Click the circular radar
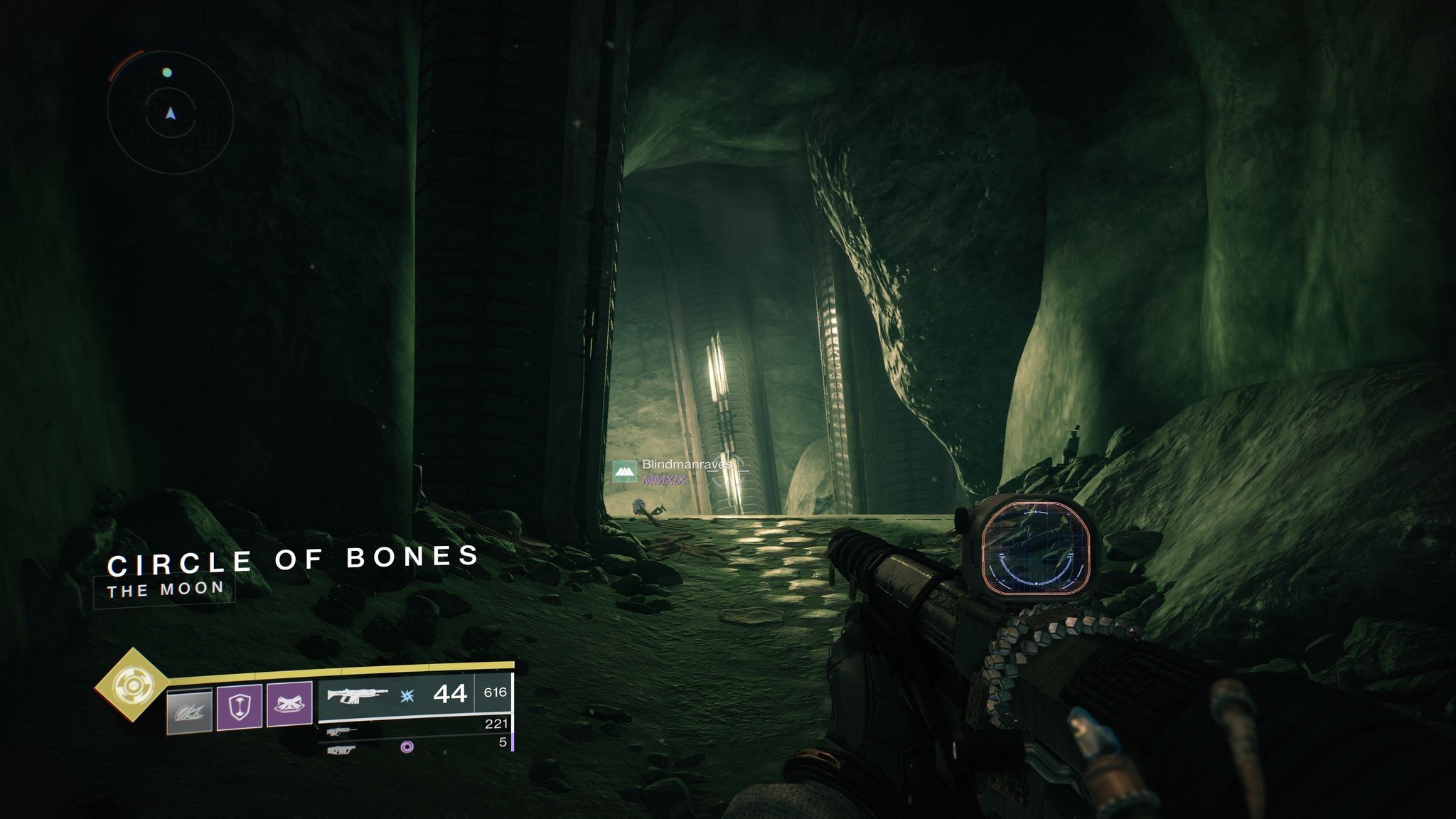 [x=171, y=112]
